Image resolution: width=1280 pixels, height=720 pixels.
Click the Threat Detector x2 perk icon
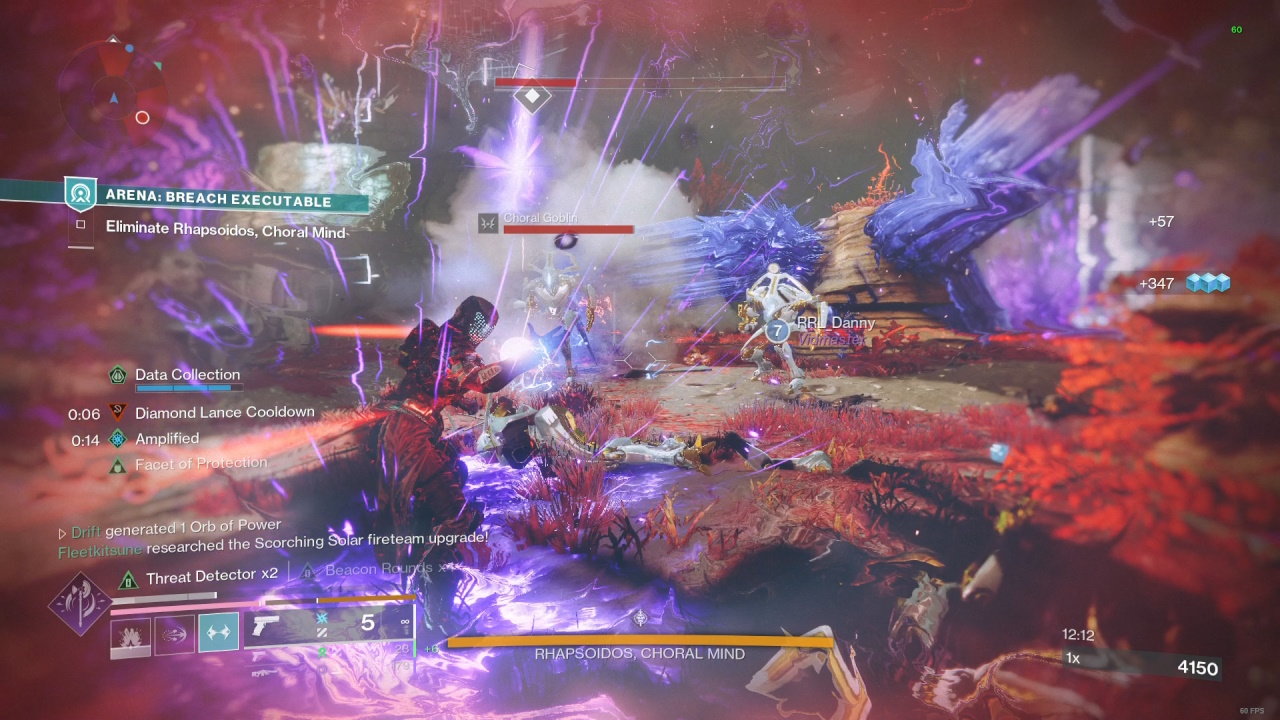pos(128,578)
